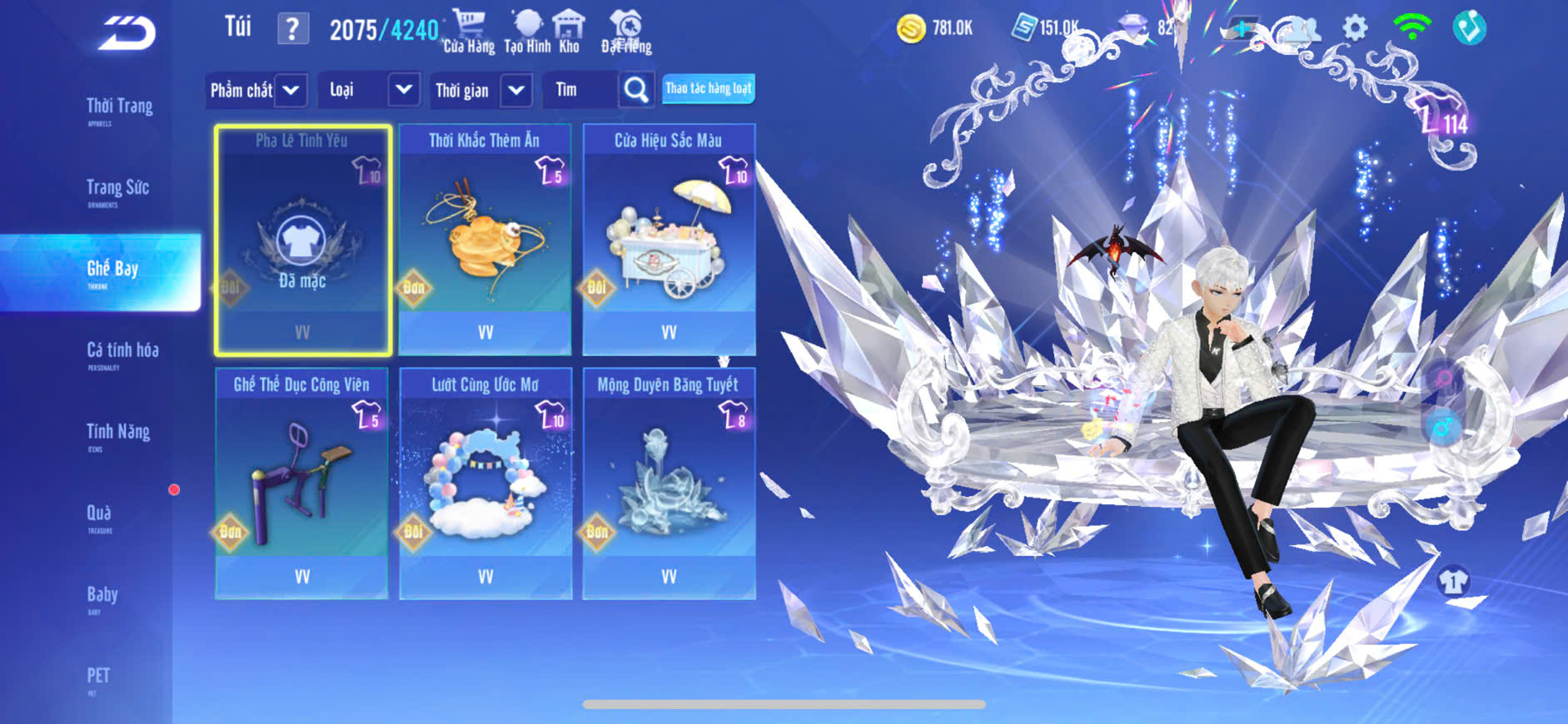1568x724 pixels.
Task: Expand the Loại filter dropdown
Action: coord(368,90)
